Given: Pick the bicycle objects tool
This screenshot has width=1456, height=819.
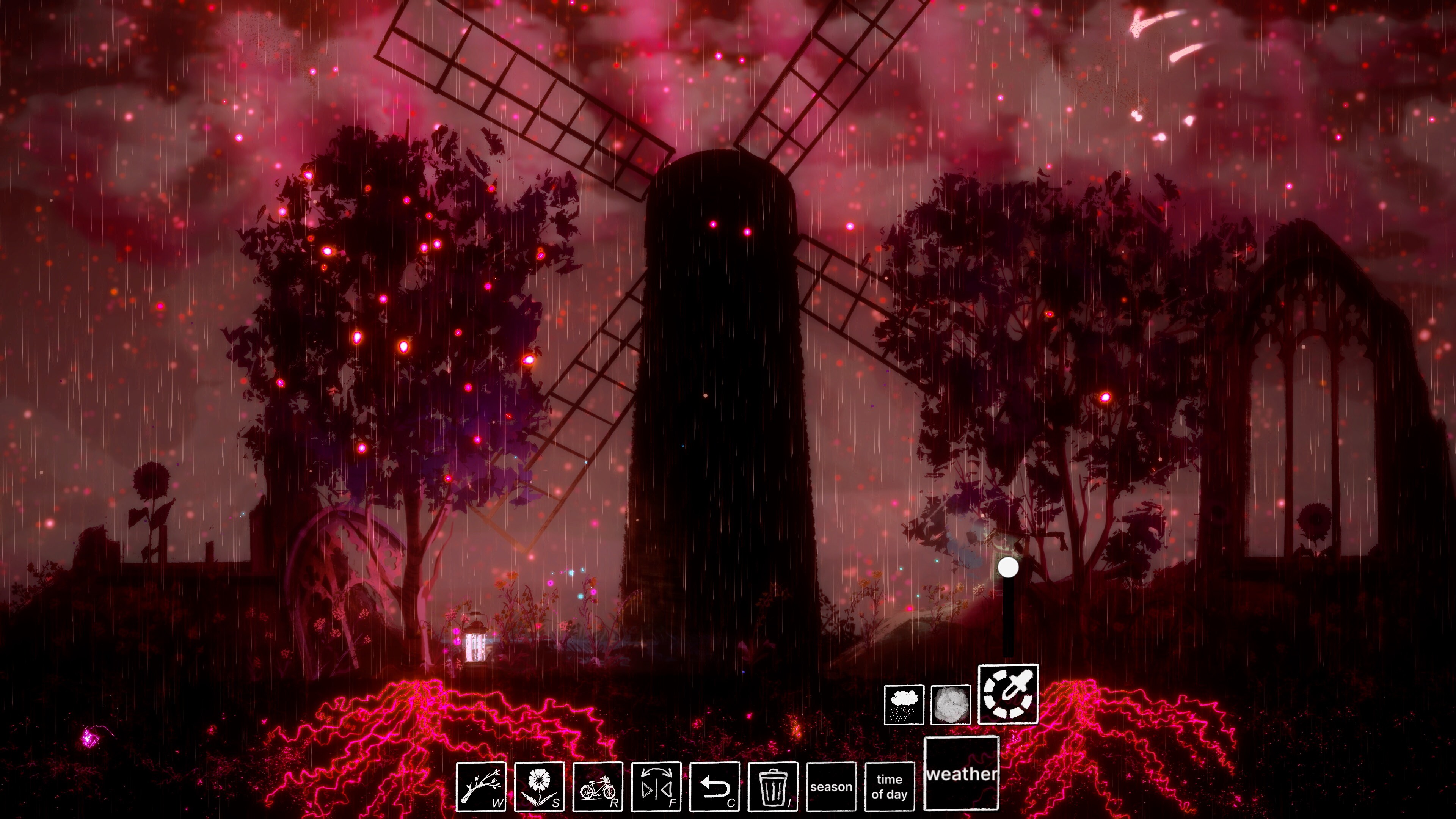Looking at the screenshot, I should pyautogui.click(x=598, y=786).
